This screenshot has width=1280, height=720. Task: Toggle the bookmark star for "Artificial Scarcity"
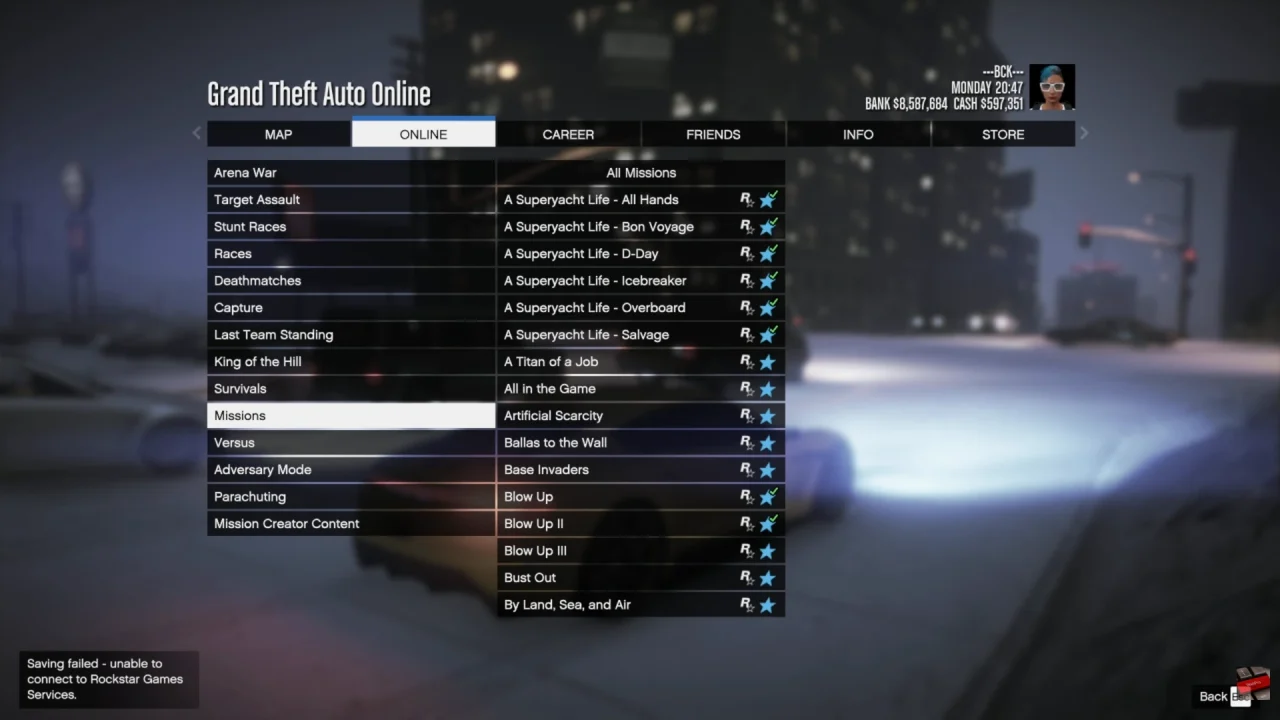pyautogui.click(x=768, y=415)
